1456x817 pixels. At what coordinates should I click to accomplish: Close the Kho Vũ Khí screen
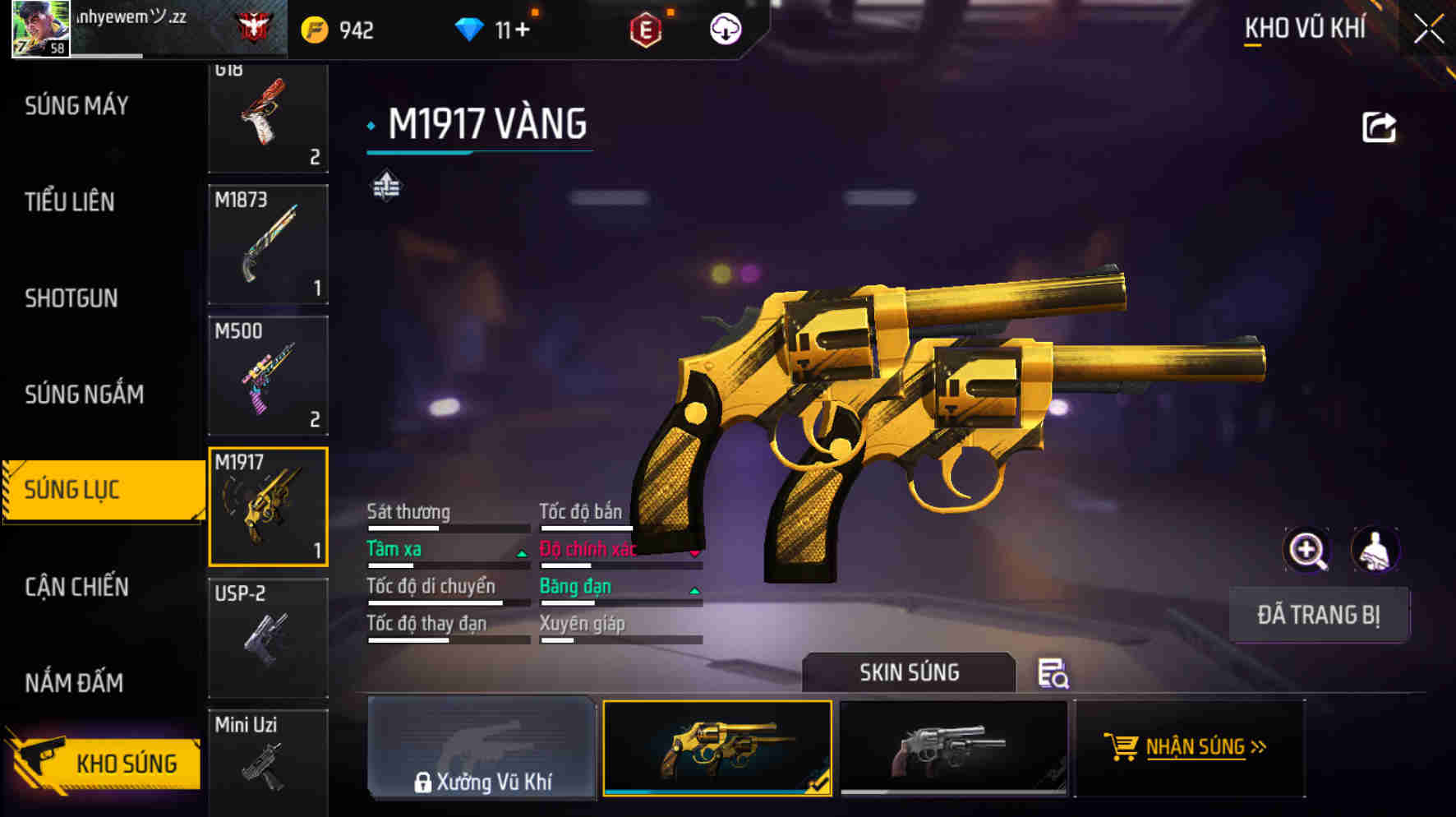click(1428, 30)
